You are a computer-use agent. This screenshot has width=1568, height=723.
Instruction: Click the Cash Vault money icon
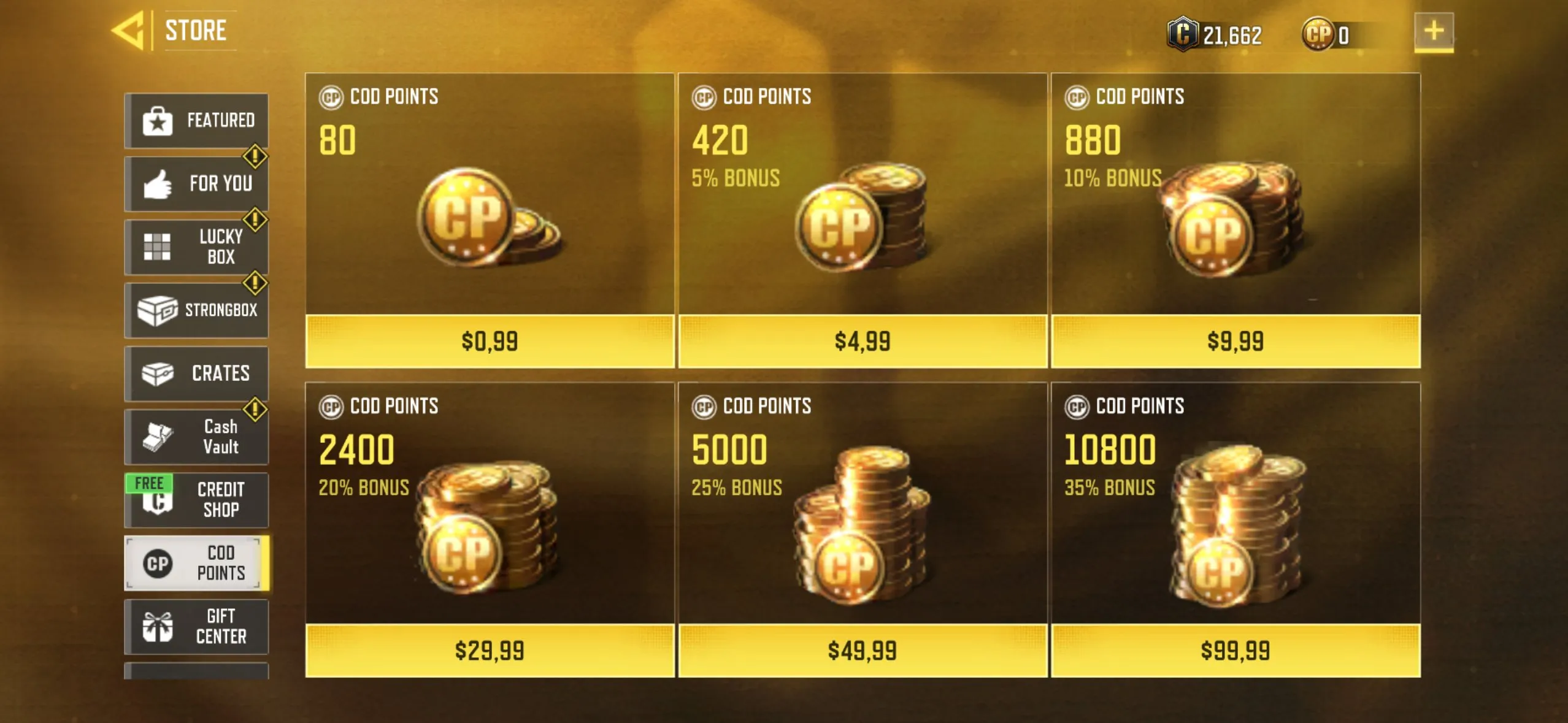pyautogui.click(x=158, y=435)
